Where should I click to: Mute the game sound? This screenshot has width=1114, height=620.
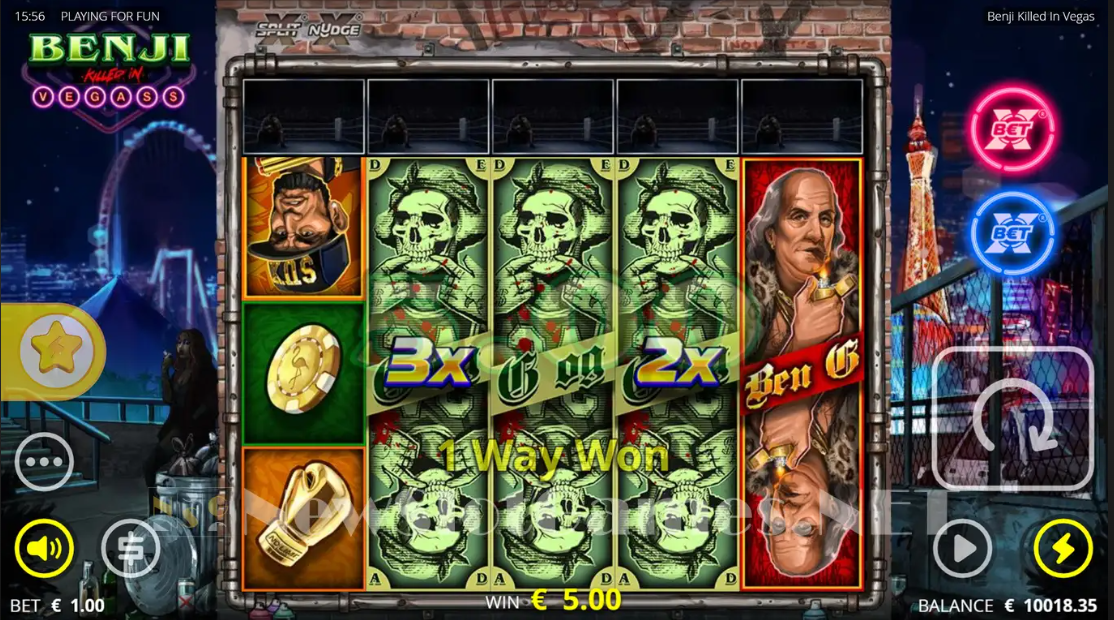pos(44,548)
